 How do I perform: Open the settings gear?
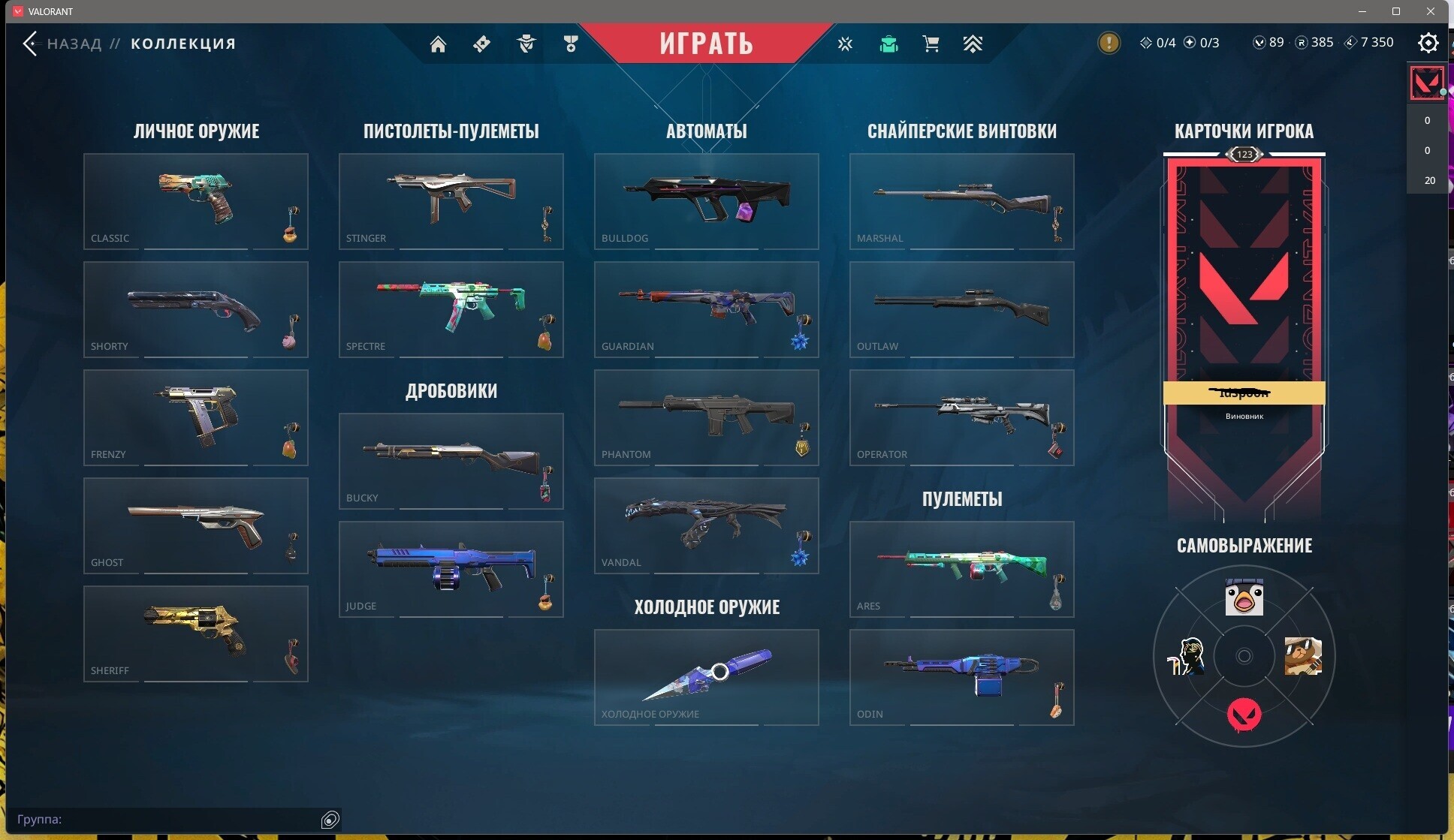[x=1428, y=44]
